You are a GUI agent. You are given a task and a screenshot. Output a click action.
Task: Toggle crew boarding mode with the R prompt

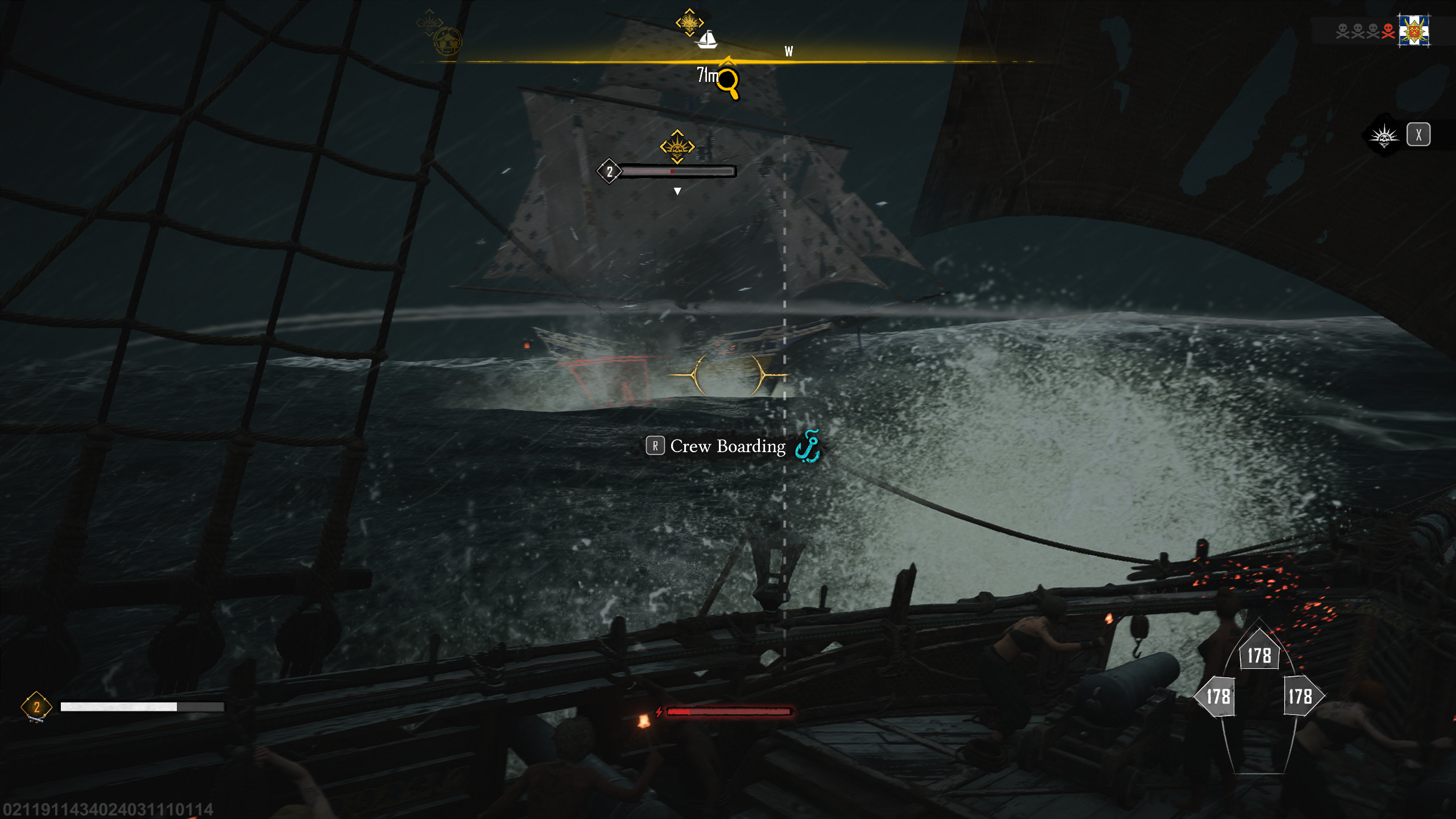[x=656, y=446]
